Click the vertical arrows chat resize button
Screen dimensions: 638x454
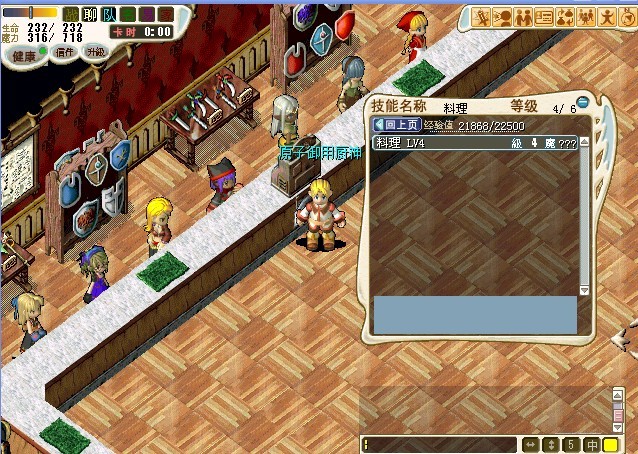pos(551,444)
